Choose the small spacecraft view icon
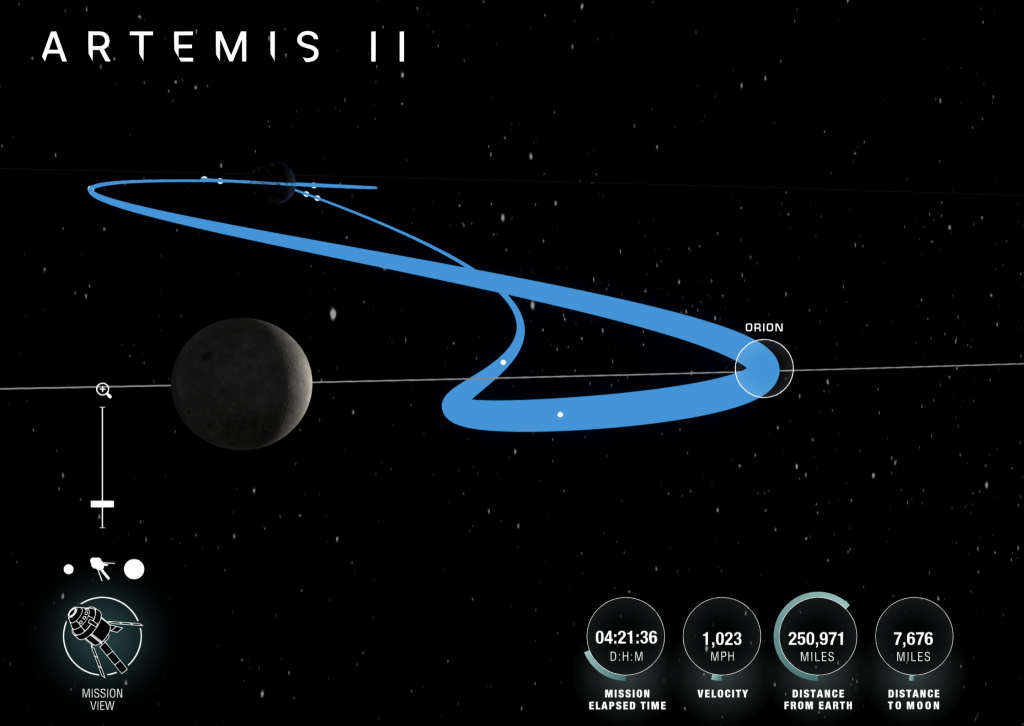This screenshot has width=1024, height=726. [101, 569]
